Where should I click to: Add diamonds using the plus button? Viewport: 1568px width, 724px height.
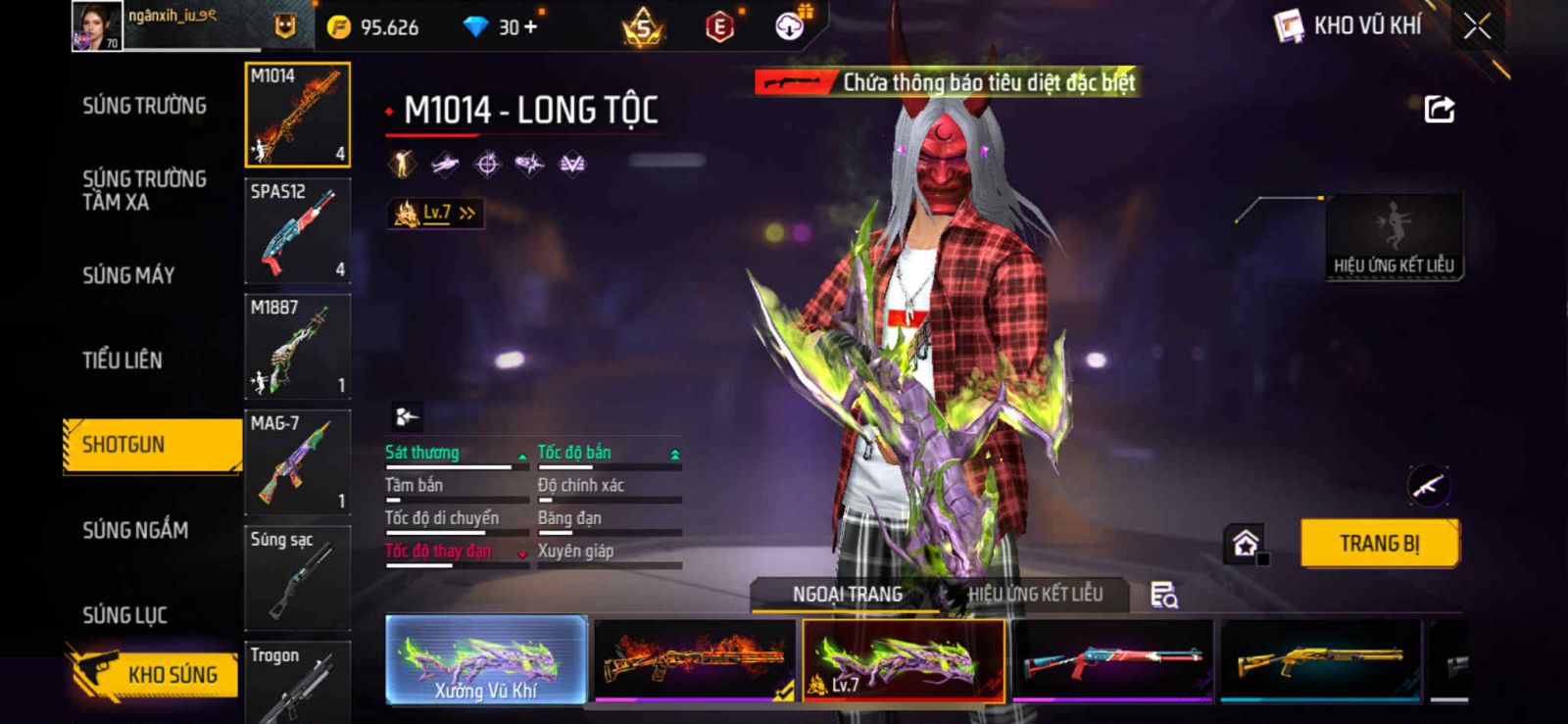click(531, 27)
